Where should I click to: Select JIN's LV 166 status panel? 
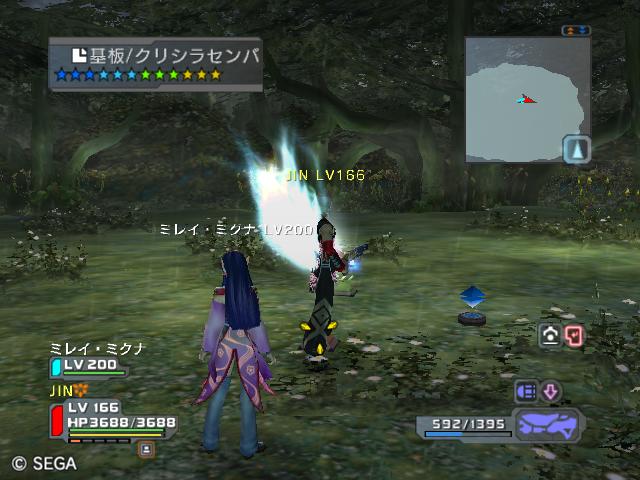pos(110,415)
